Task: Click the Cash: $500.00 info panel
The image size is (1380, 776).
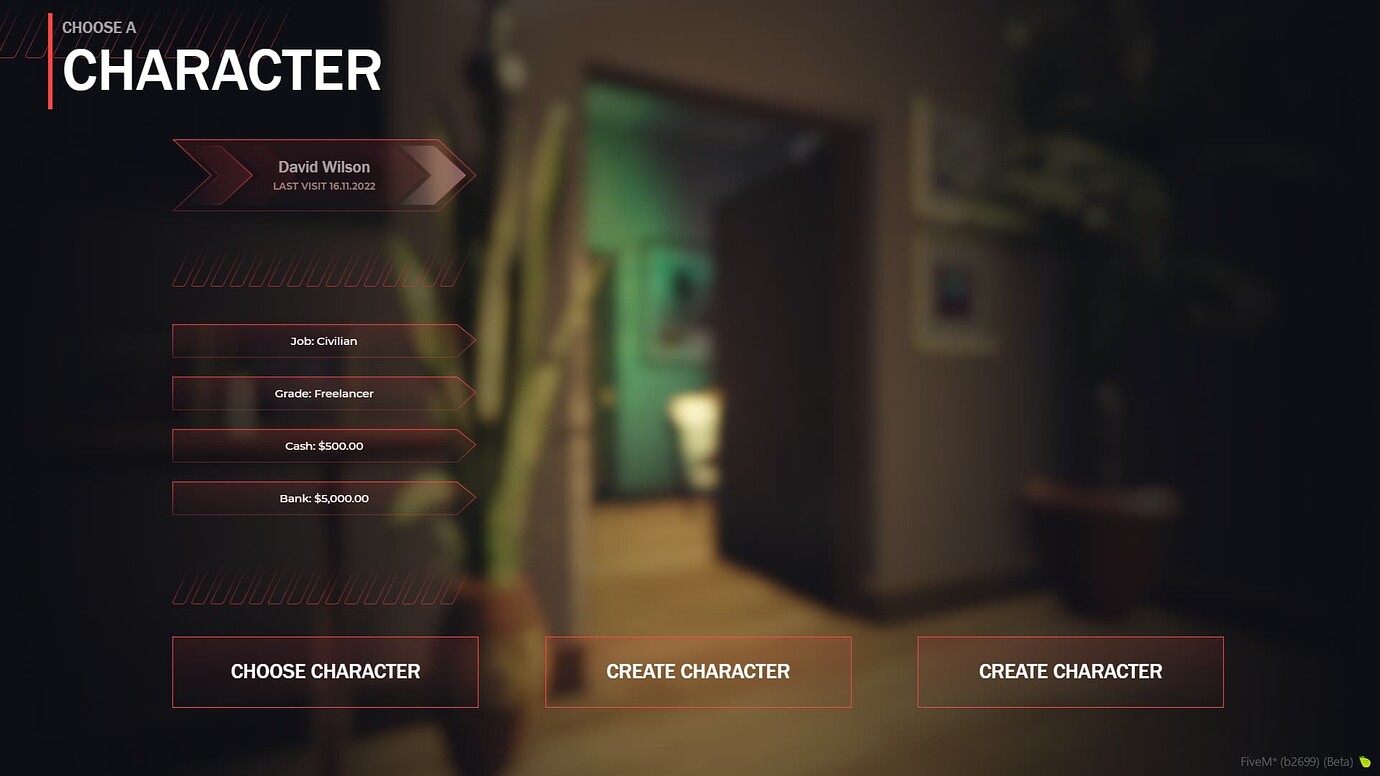Action: (323, 445)
